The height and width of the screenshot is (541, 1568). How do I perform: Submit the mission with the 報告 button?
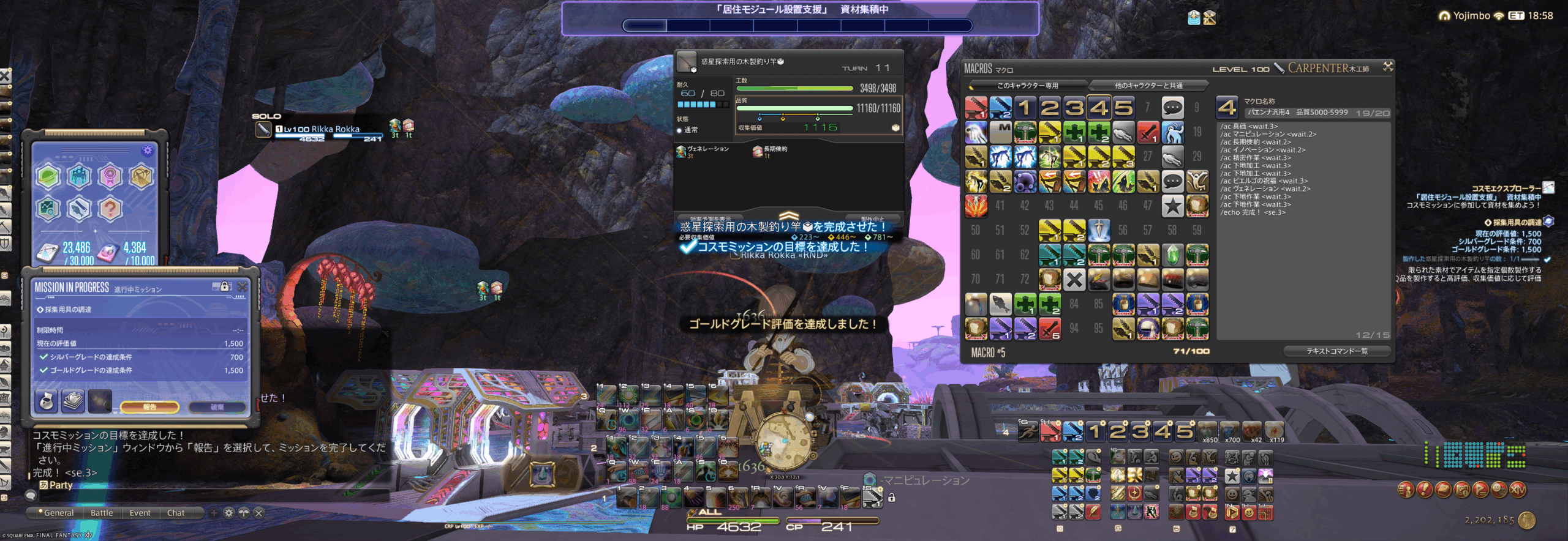[149, 406]
